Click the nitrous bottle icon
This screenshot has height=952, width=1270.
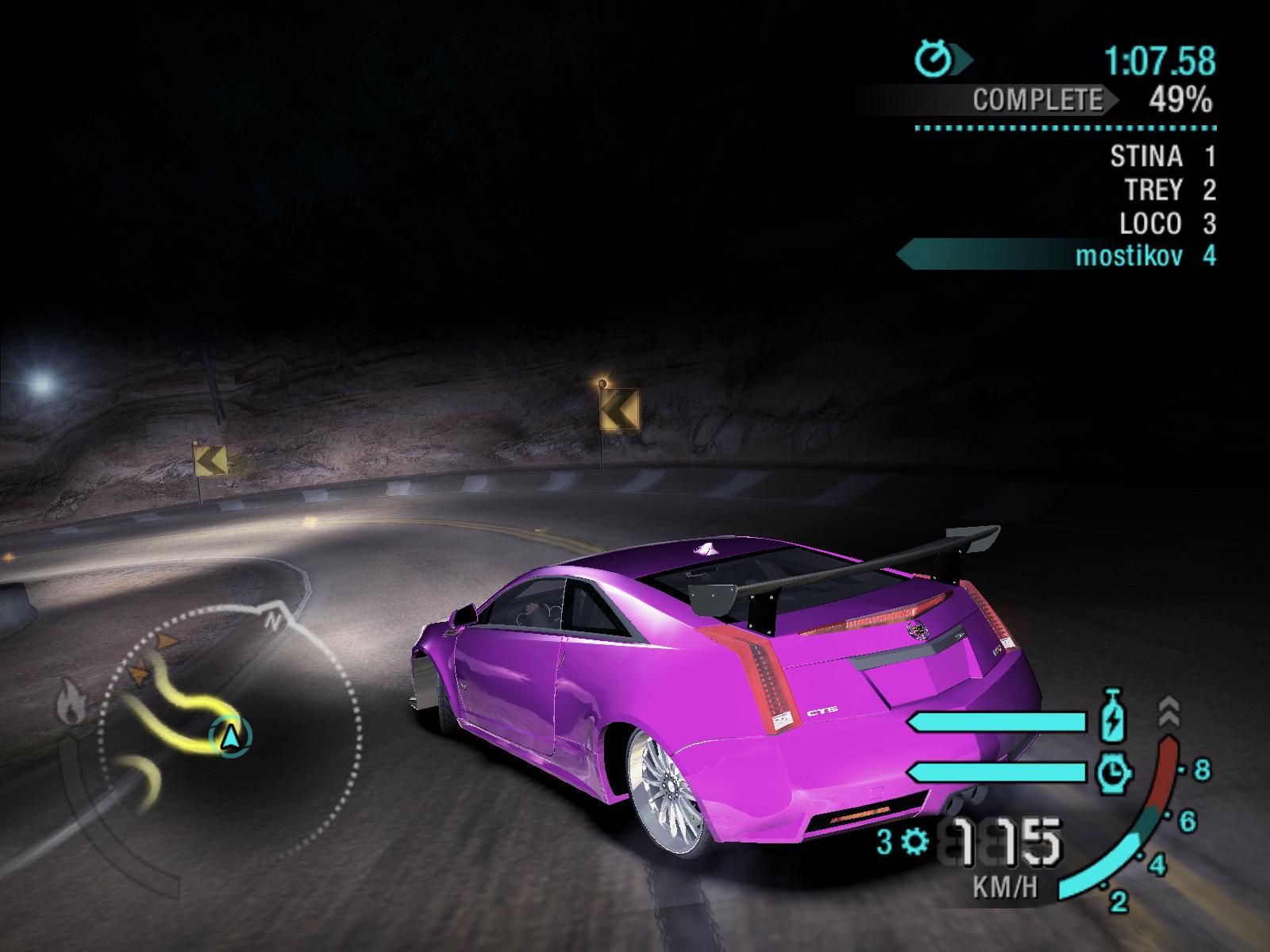[x=1113, y=720]
